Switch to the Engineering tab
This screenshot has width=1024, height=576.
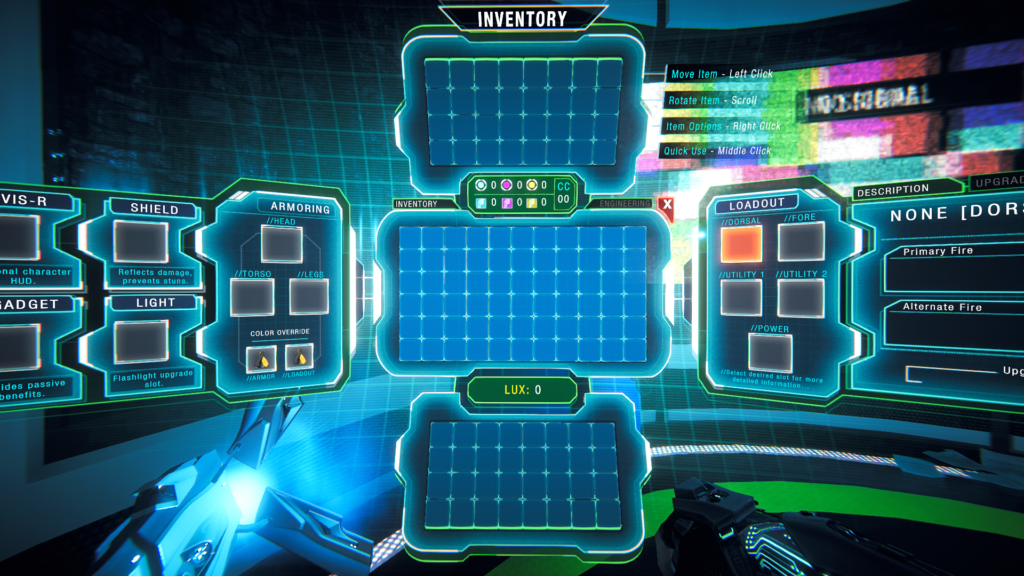pos(626,204)
